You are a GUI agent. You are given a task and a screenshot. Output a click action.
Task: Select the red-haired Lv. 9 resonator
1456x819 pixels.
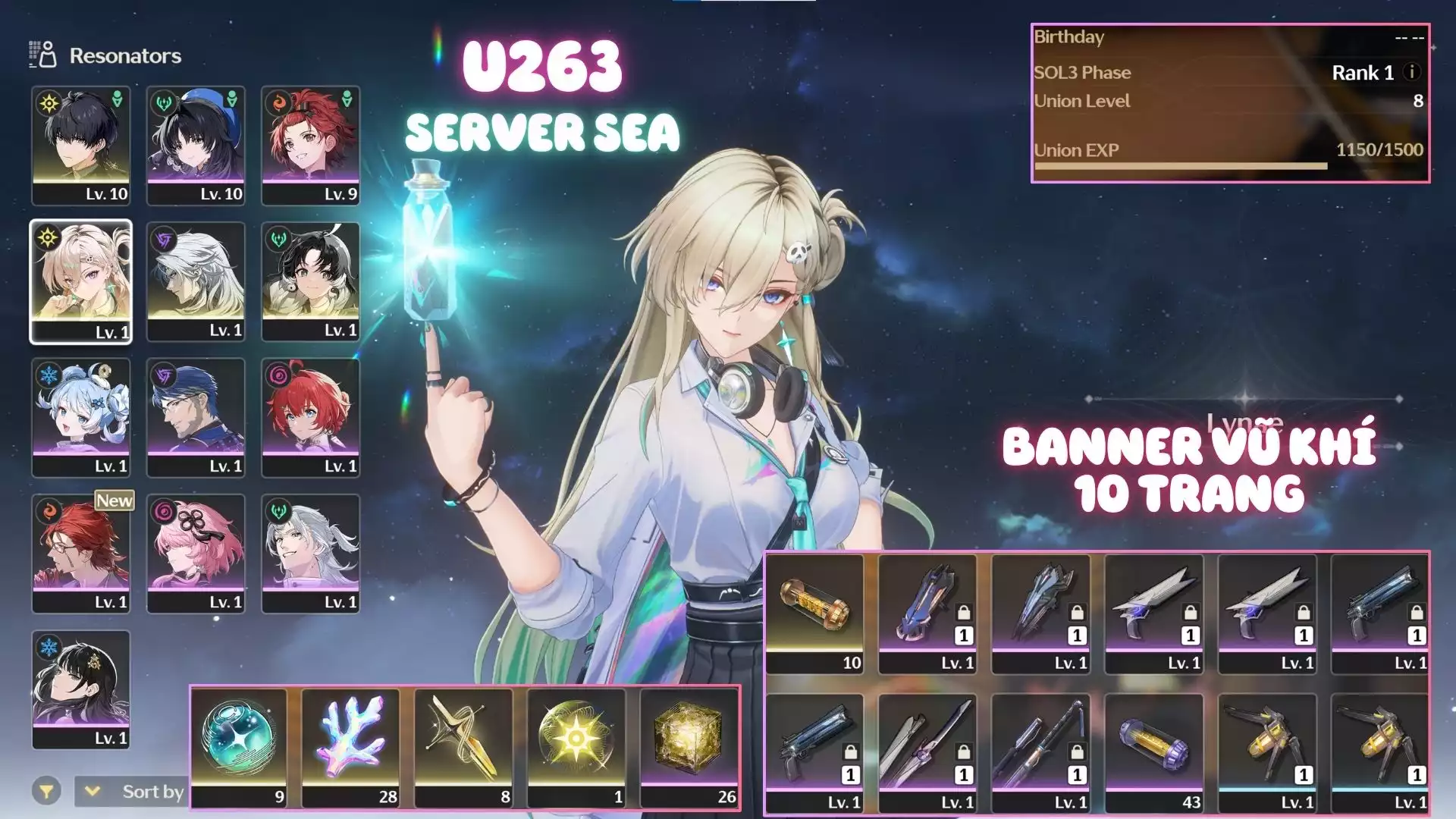(x=311, y=144)
